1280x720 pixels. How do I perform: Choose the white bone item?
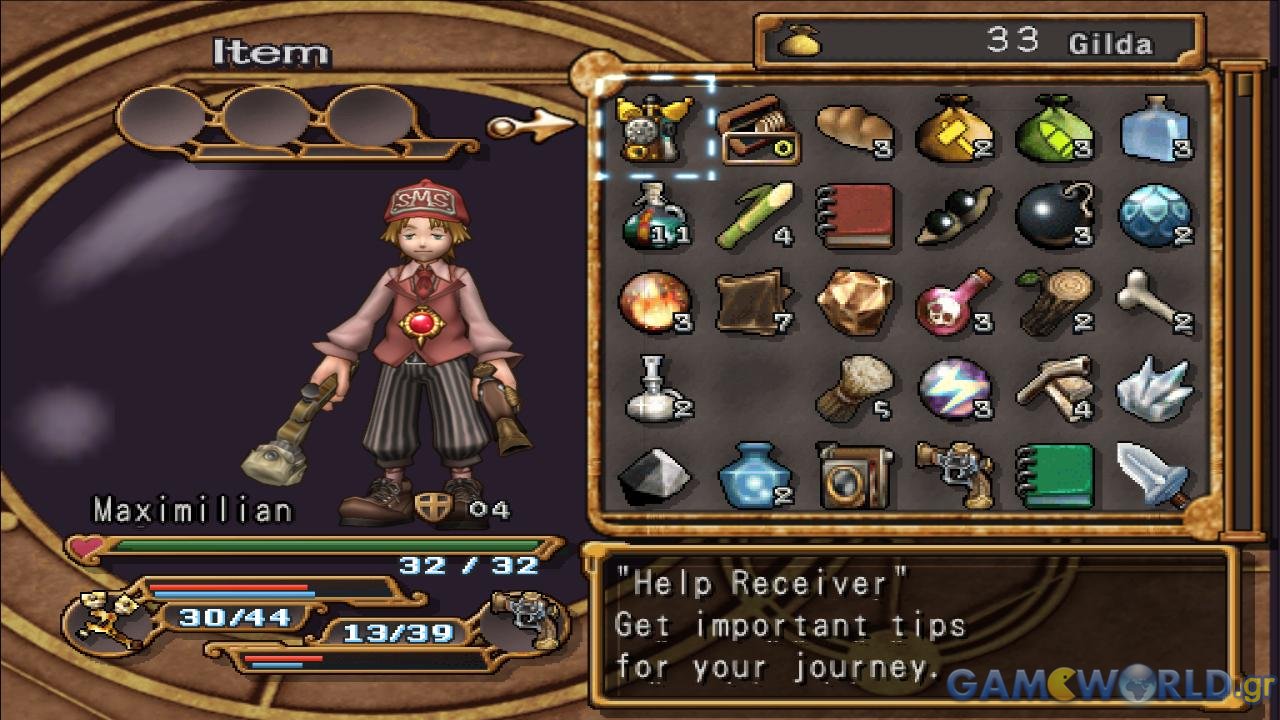[x=1153, y=301]
